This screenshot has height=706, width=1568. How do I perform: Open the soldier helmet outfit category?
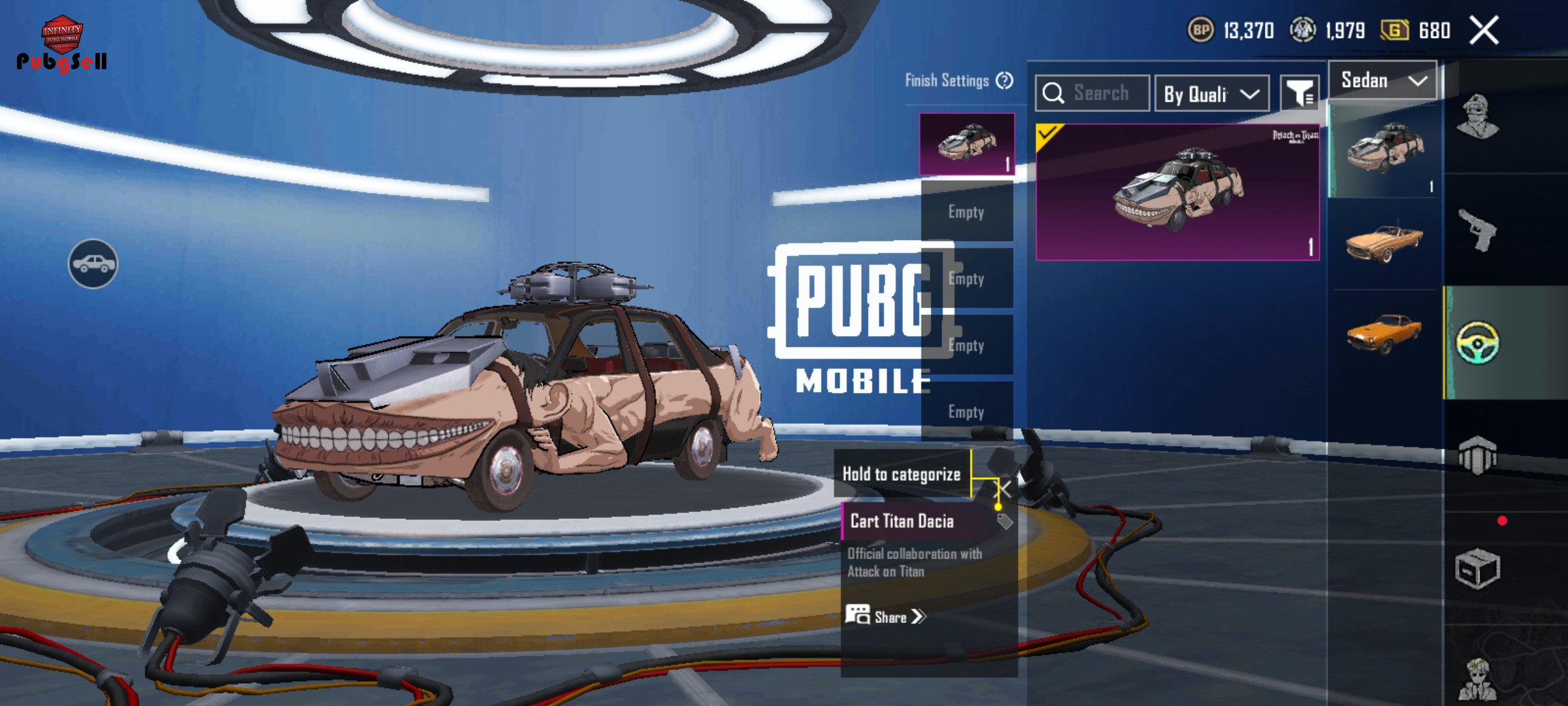1477,117
